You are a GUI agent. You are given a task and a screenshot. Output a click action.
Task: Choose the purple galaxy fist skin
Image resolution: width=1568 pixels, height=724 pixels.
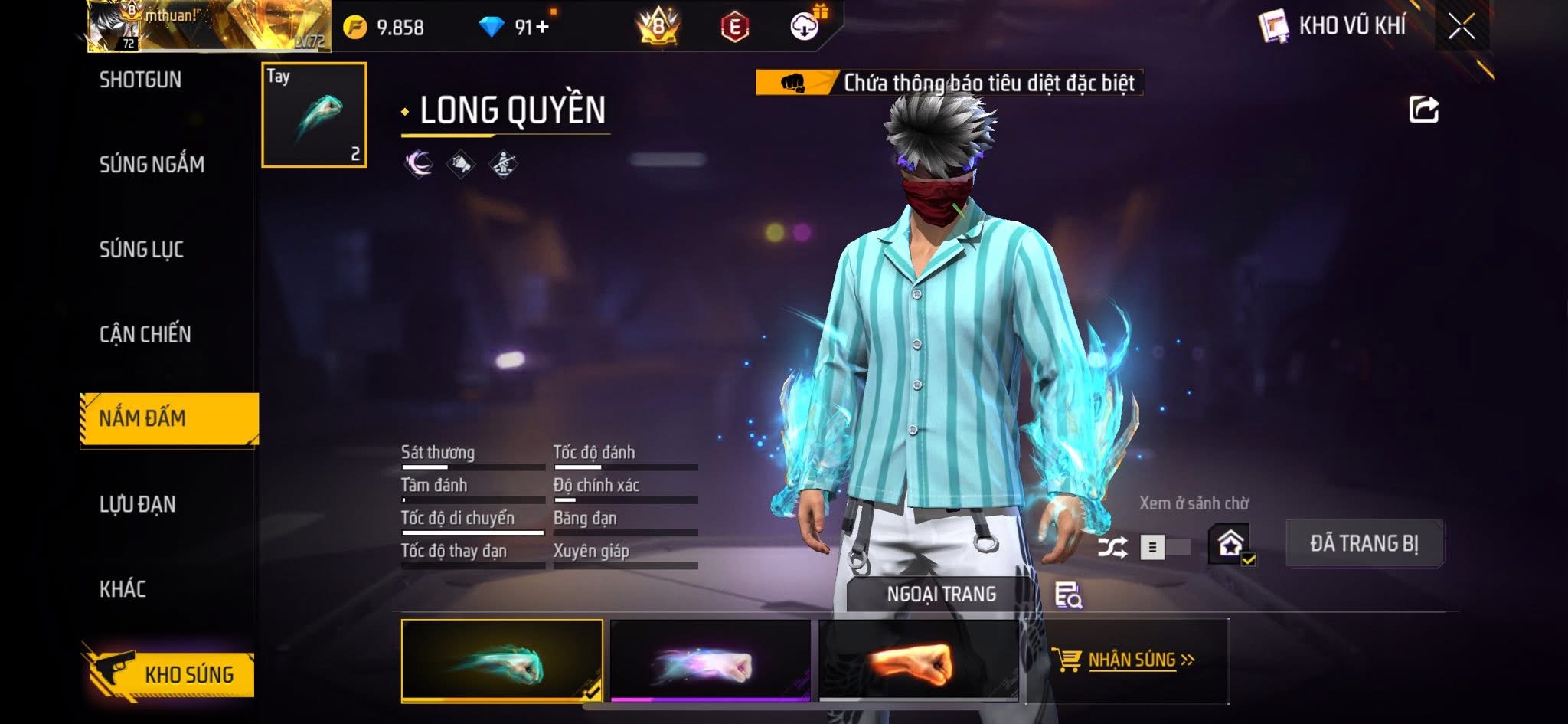click(x=710, y=660)
